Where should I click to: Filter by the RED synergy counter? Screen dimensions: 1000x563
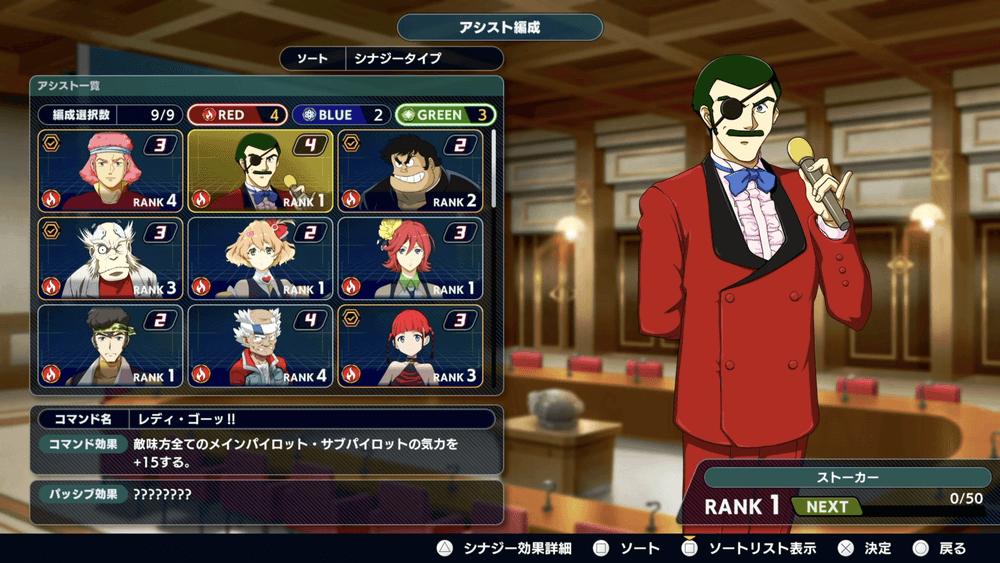pyautogui.click(x=237, y=115)
